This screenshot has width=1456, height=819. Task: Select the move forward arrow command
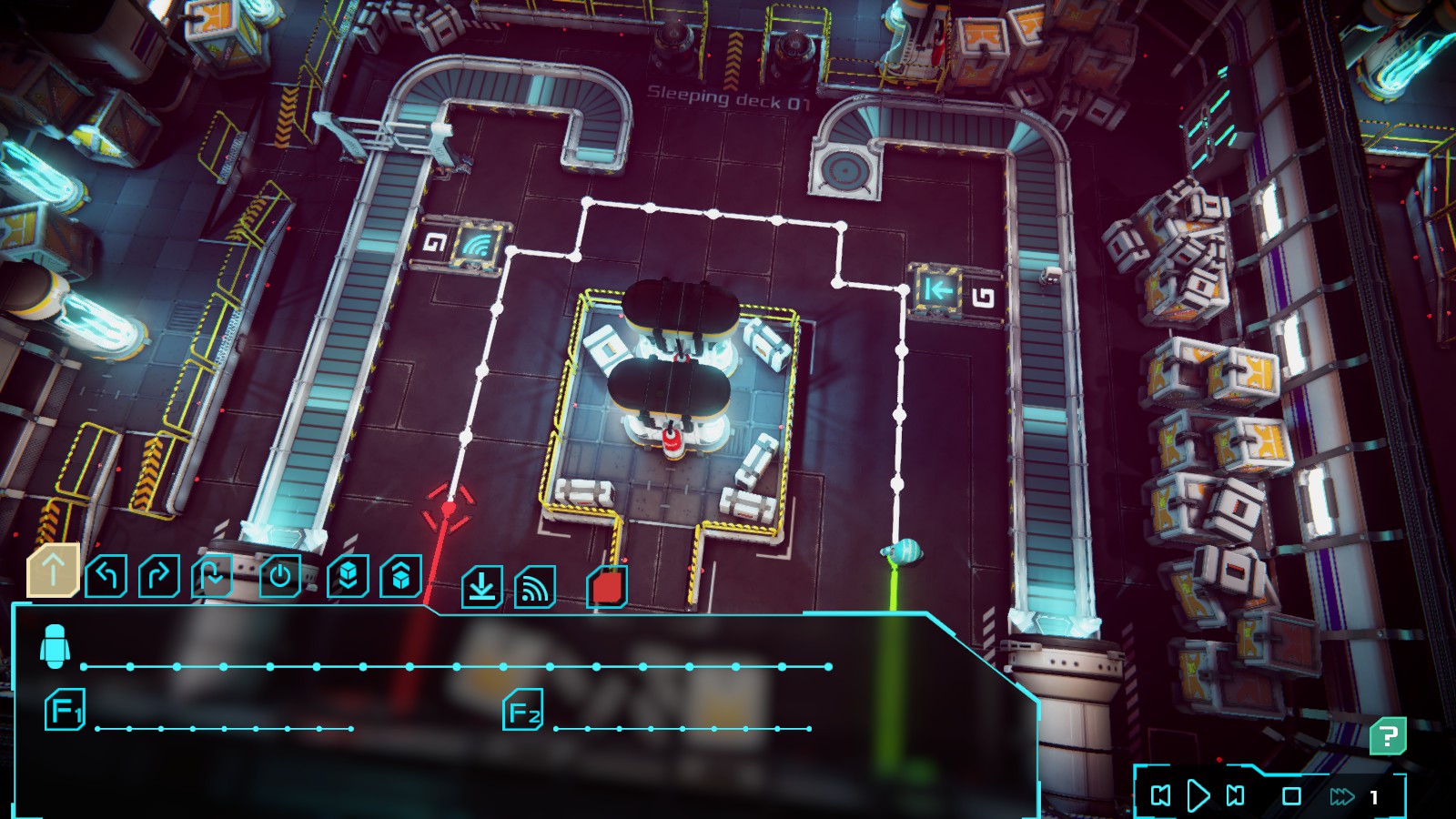[53, 571]
